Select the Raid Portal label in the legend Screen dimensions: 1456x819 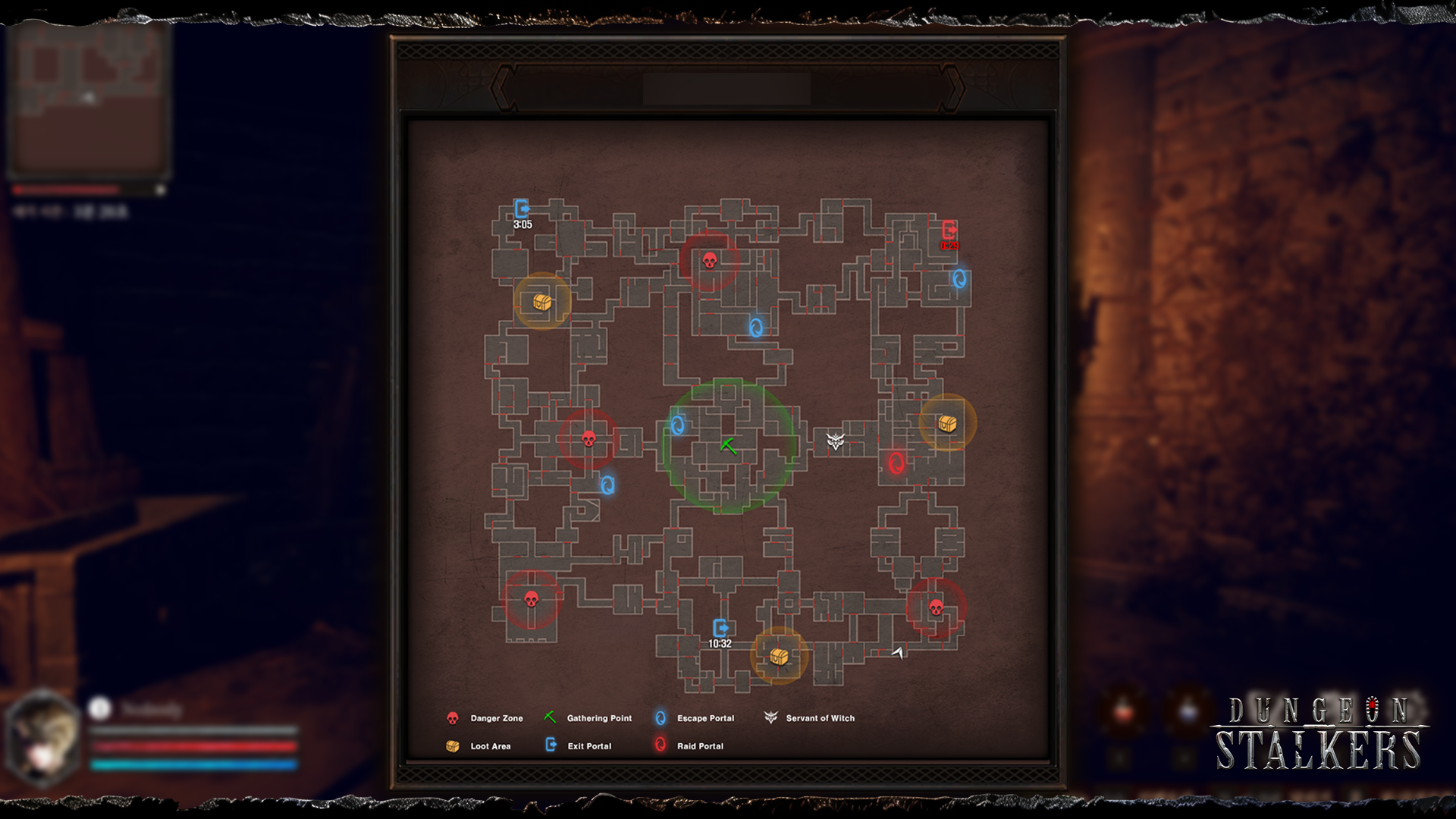(699, 745)
